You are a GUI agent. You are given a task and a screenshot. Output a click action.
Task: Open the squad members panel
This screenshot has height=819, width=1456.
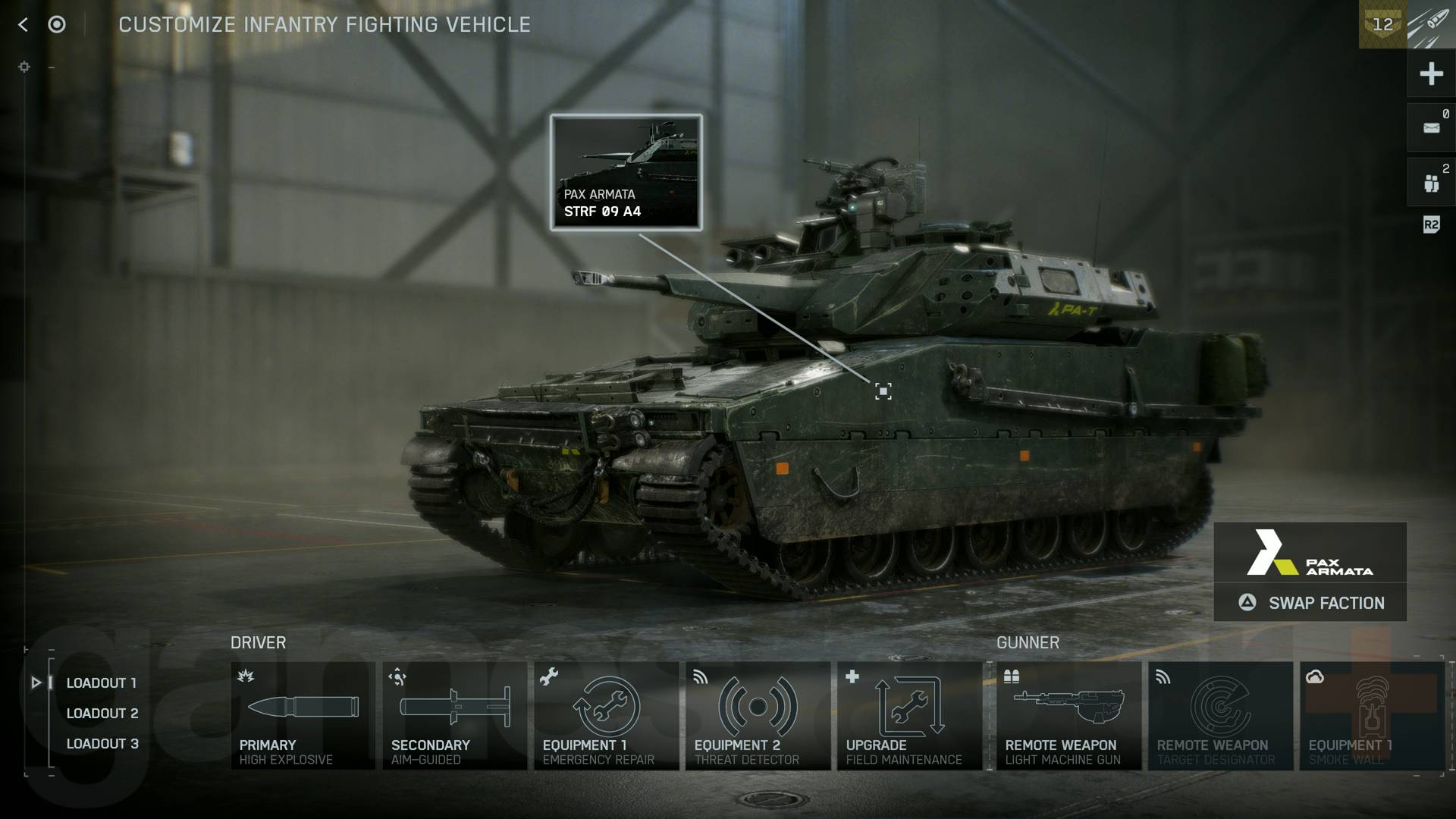[x=1431, y=183]
